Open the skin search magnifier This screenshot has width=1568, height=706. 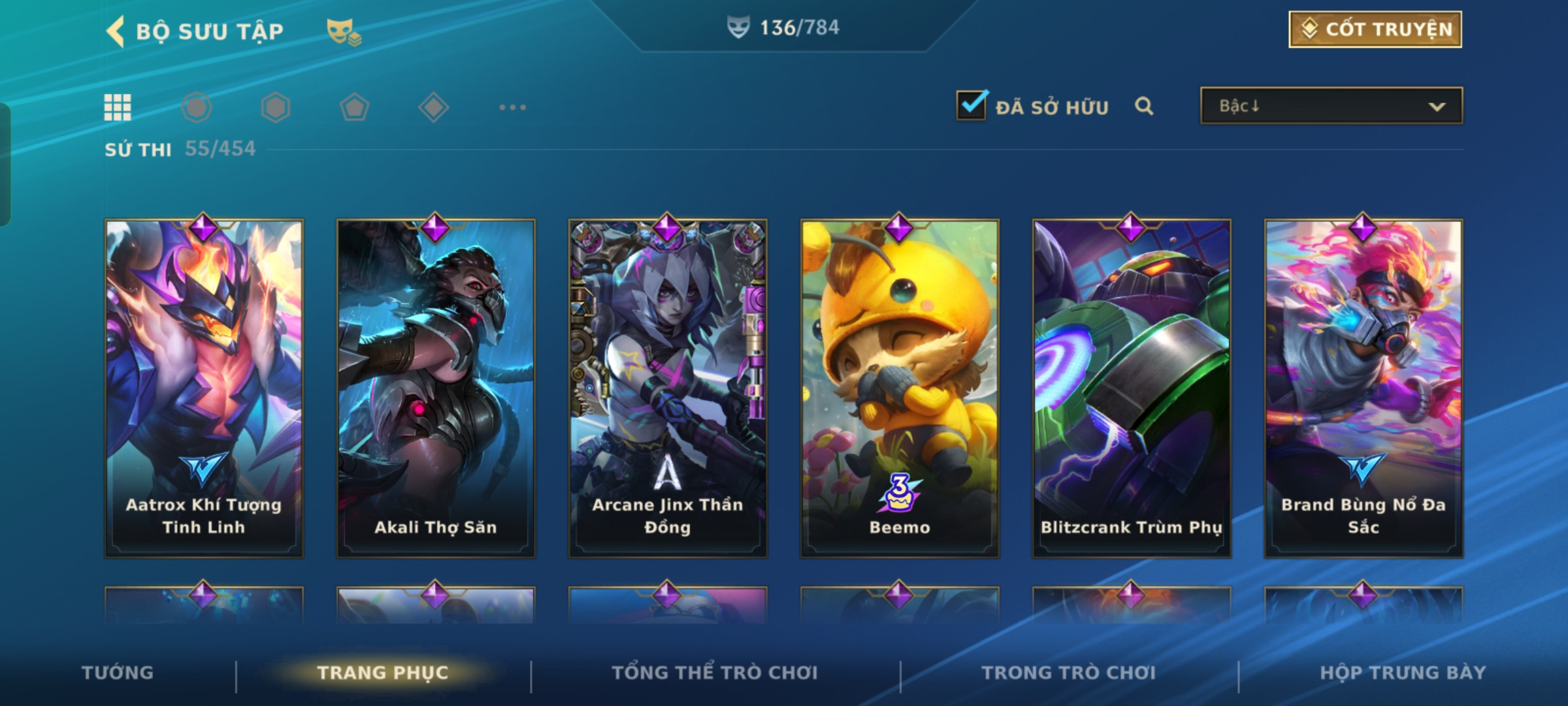[1143, 106]
